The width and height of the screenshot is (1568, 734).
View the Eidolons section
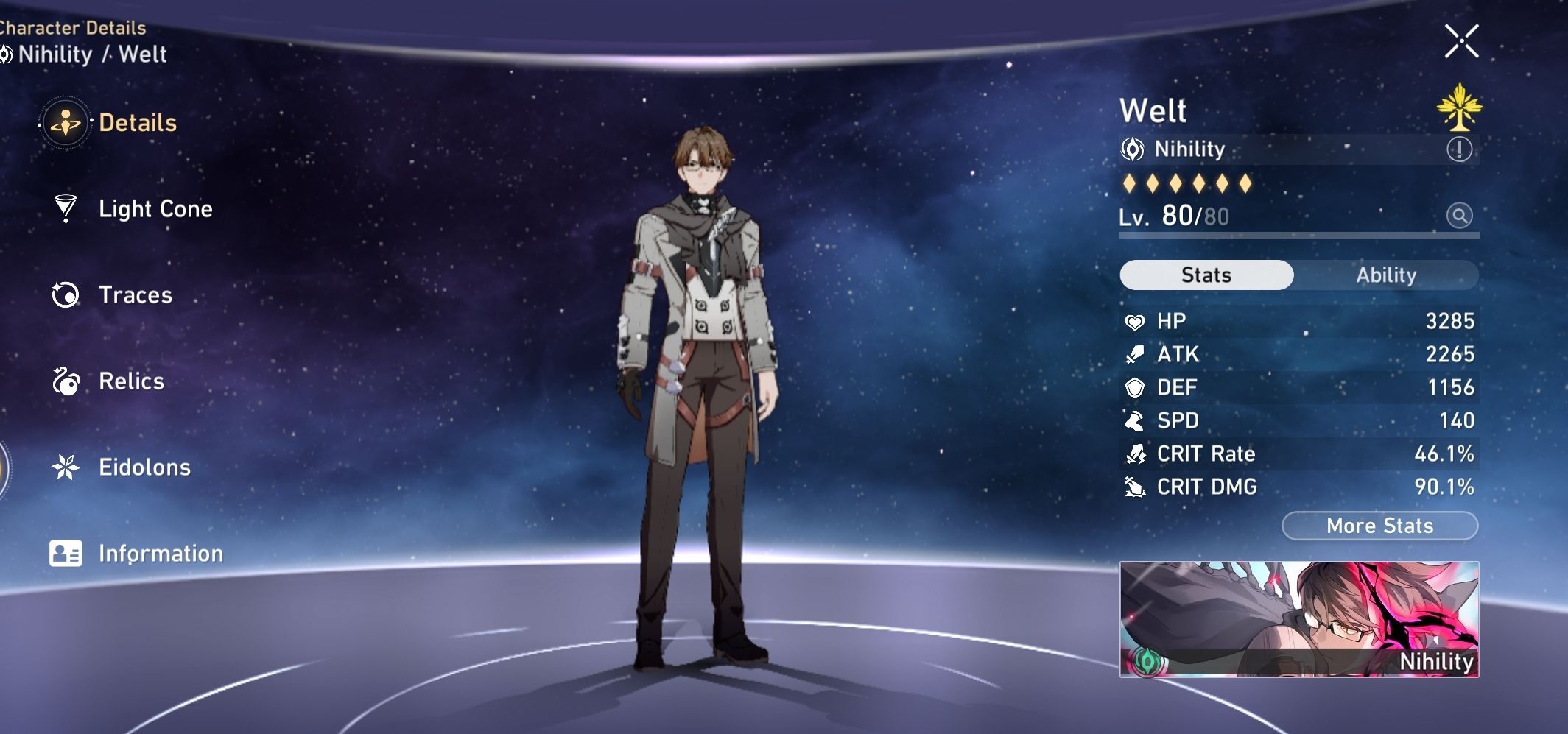click(x=145, y=467)
